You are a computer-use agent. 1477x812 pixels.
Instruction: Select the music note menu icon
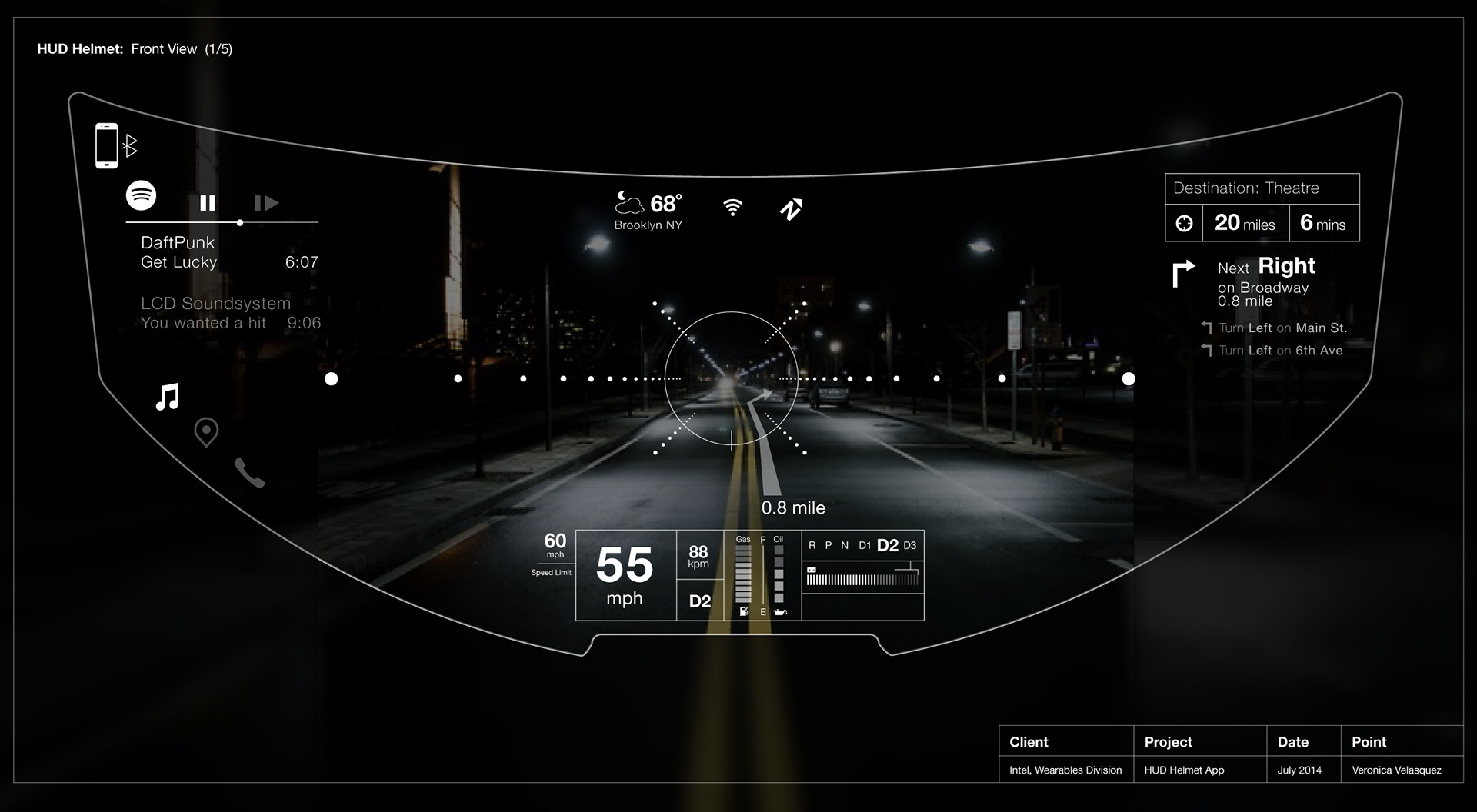click(168, 397)
